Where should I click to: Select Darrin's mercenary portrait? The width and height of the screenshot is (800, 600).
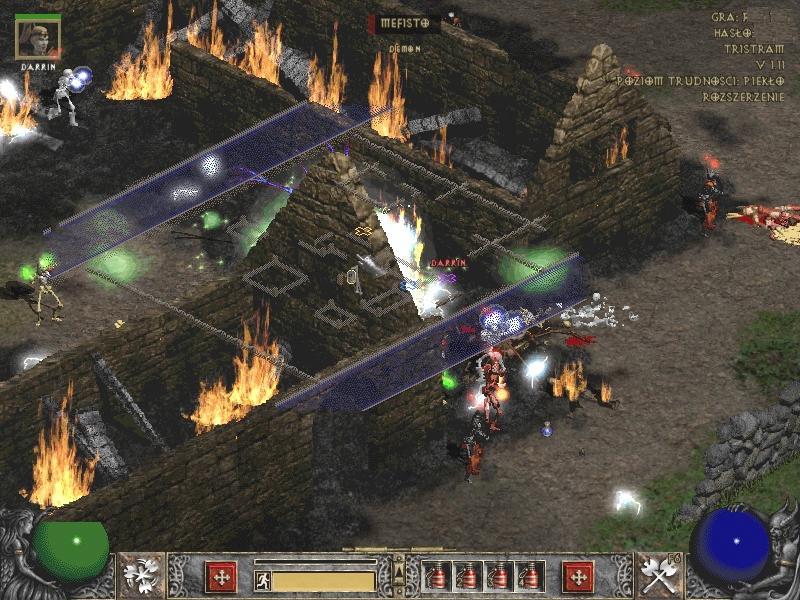pos(38,36)
